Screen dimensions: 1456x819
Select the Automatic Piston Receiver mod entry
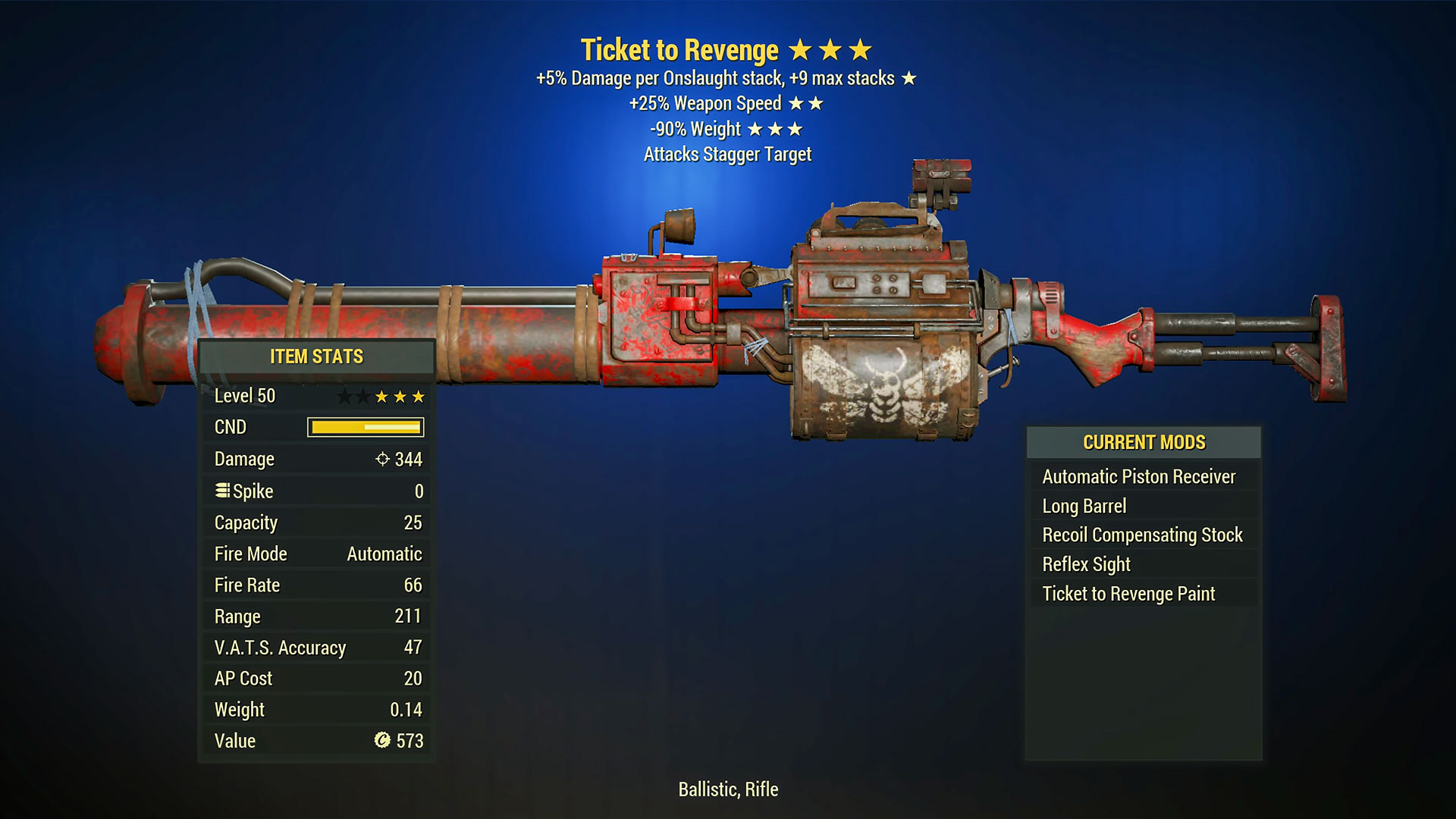point(1138,476)
